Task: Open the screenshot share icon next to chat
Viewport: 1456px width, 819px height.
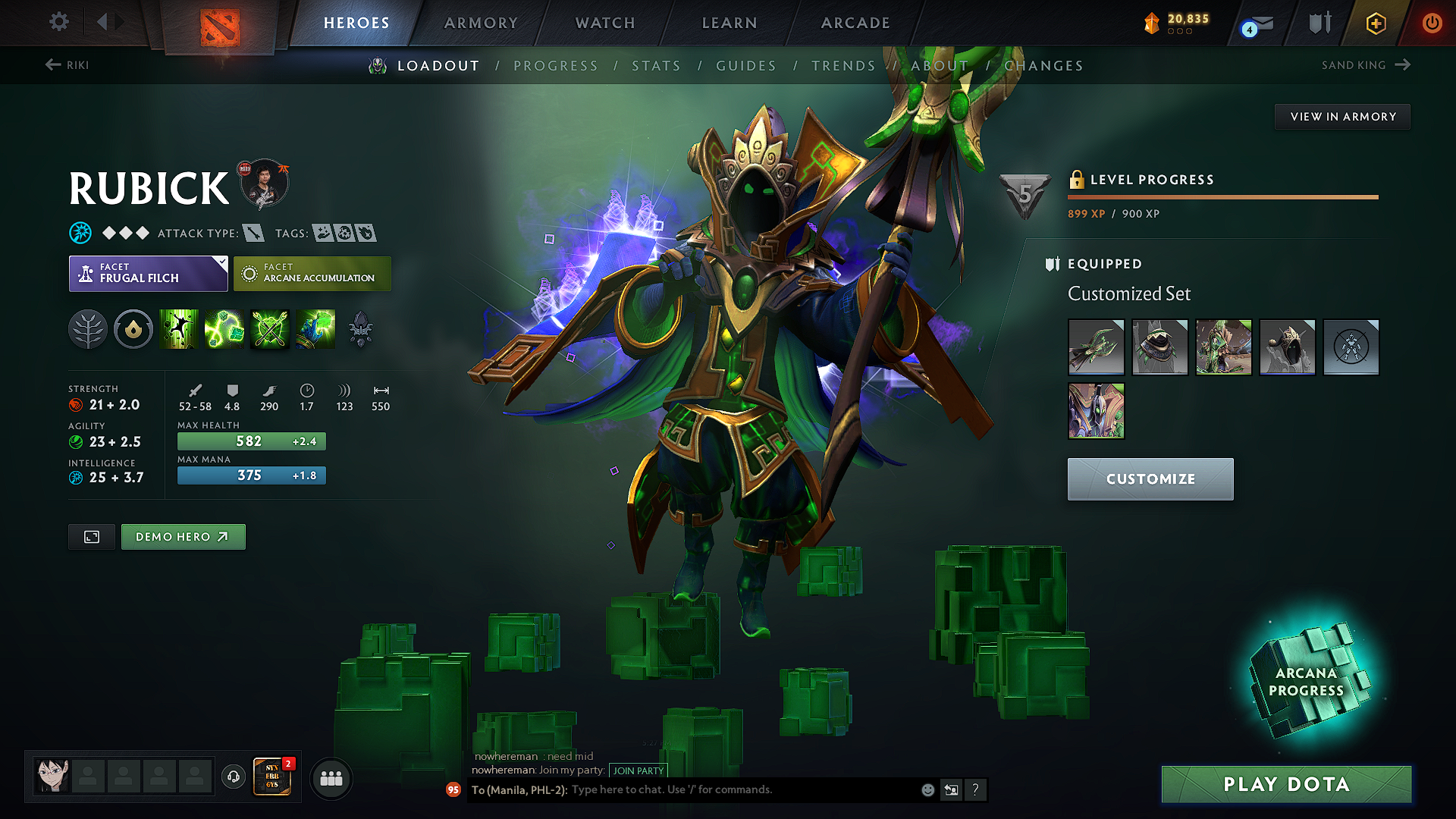Action: [951, 789]
